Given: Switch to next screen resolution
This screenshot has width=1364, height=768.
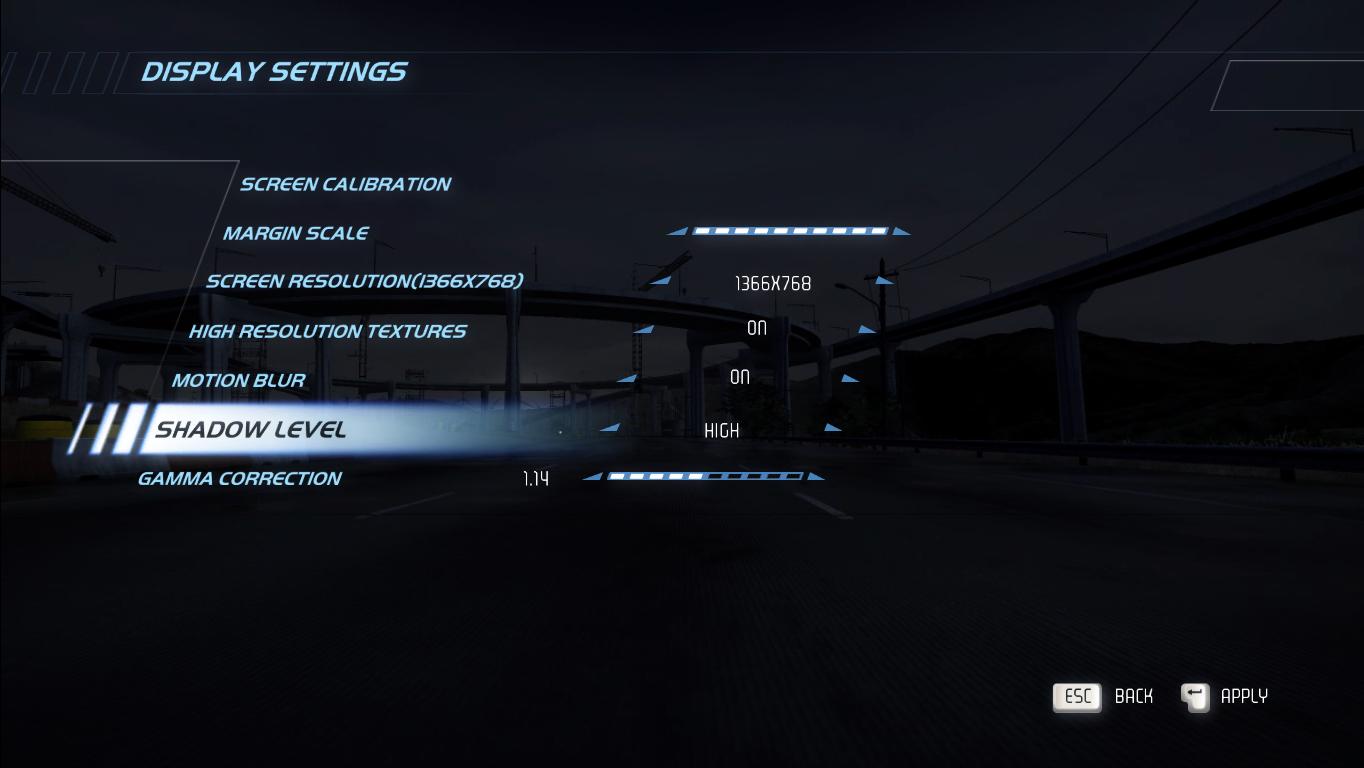Looking at the screenshot, I should click(x=884, y=281).
